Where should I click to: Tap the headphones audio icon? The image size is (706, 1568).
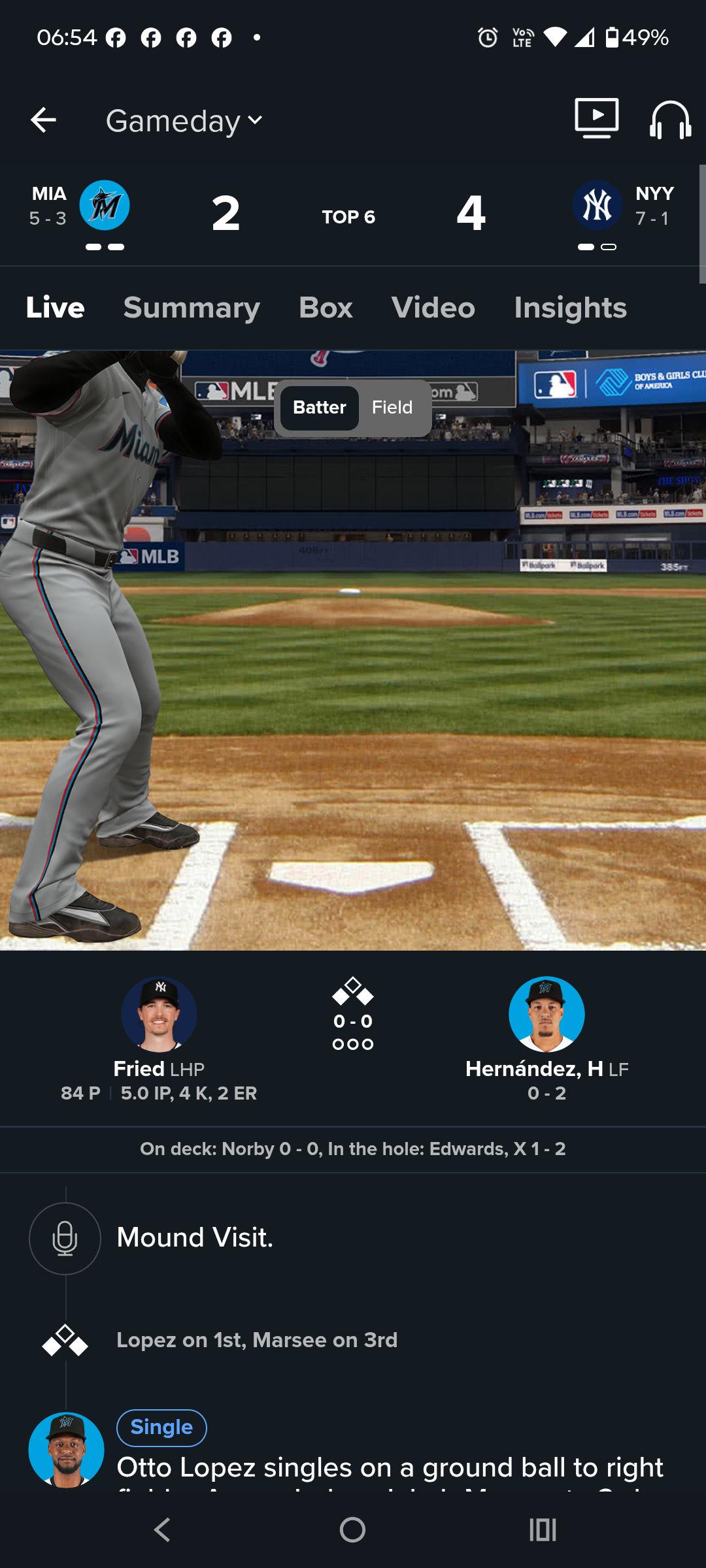[x=670, y=120]
